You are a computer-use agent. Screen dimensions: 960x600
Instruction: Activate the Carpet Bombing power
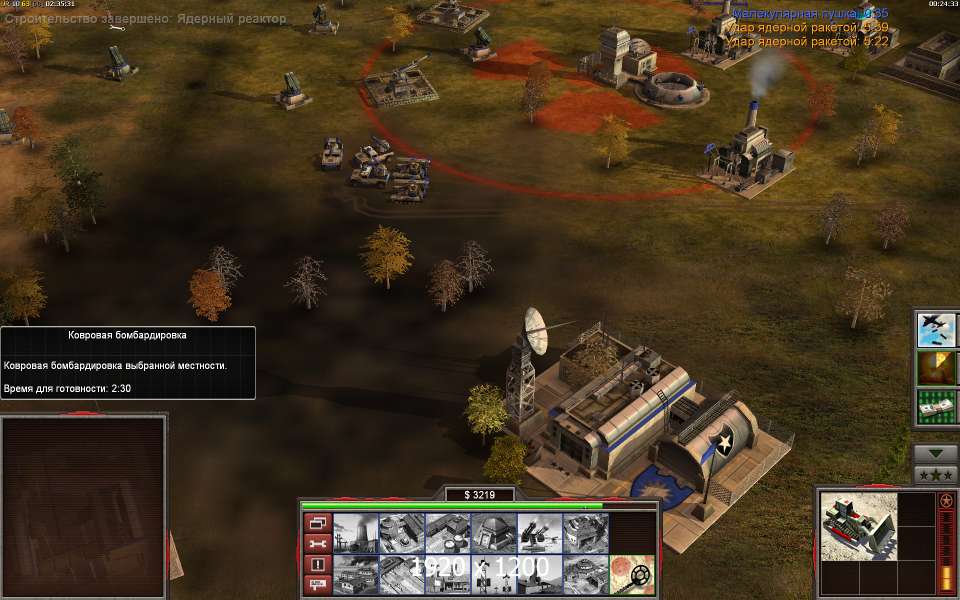(935, 329)
